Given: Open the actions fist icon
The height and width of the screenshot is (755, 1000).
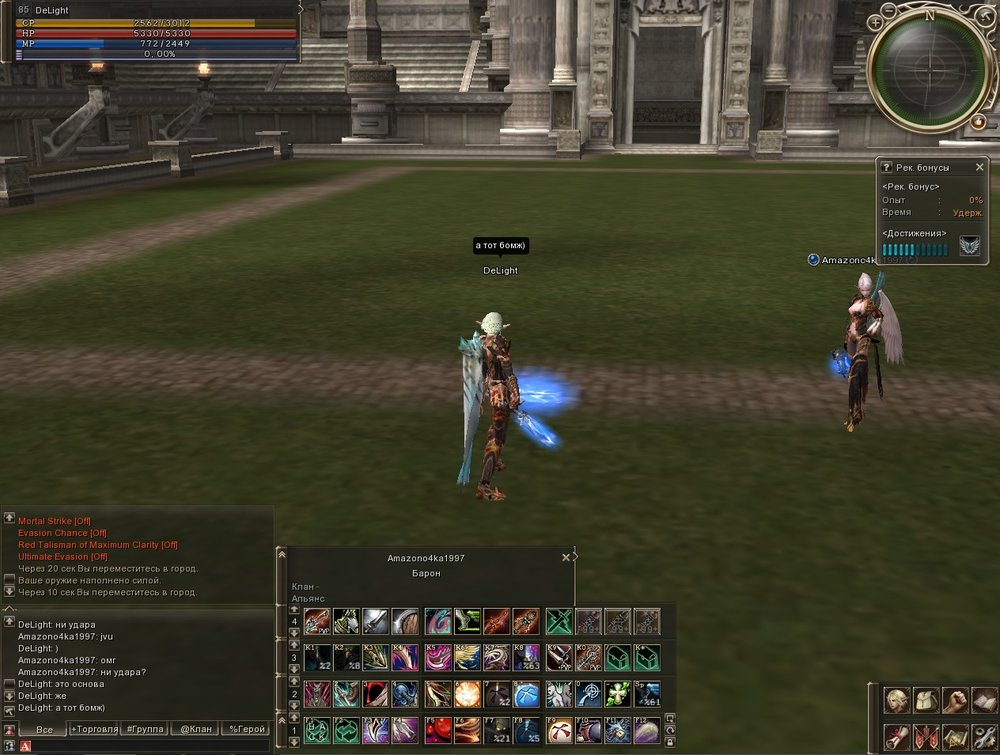Looking at the screenshot, I should pos(956,700).
